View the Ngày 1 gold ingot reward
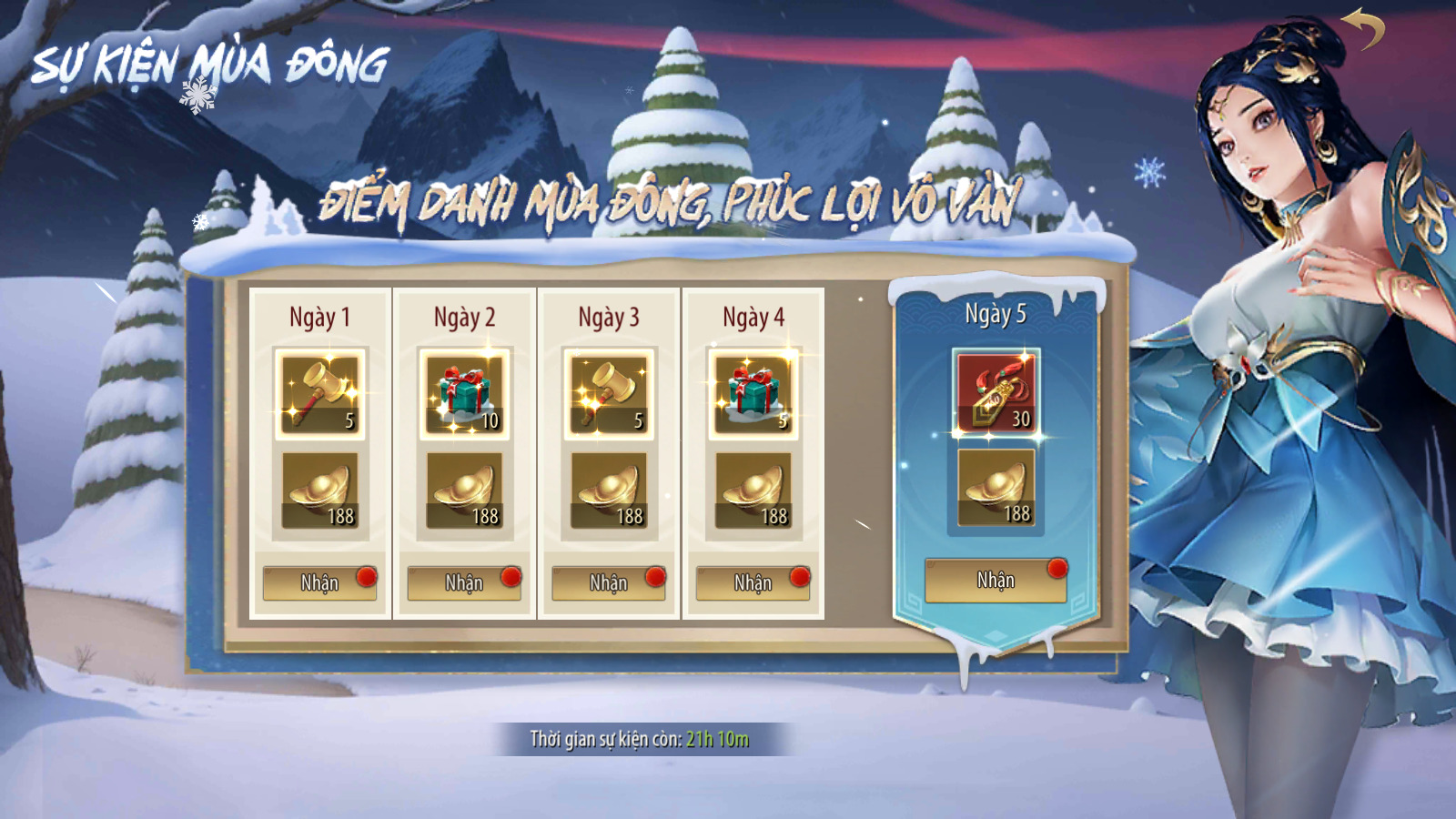The height and width of the screenshot is (819, 1456). (319, 490)
